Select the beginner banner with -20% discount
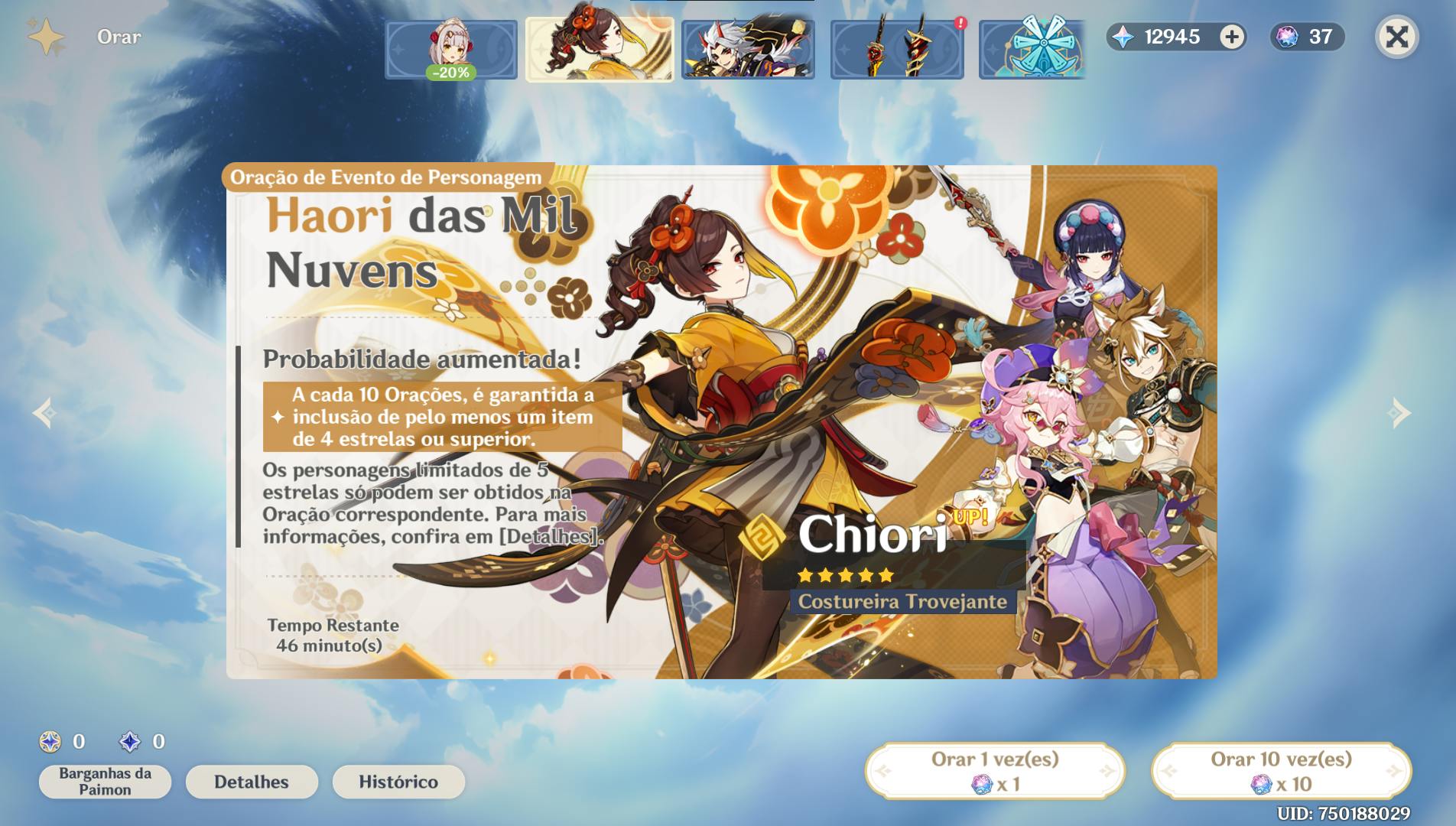 (451, 47)
